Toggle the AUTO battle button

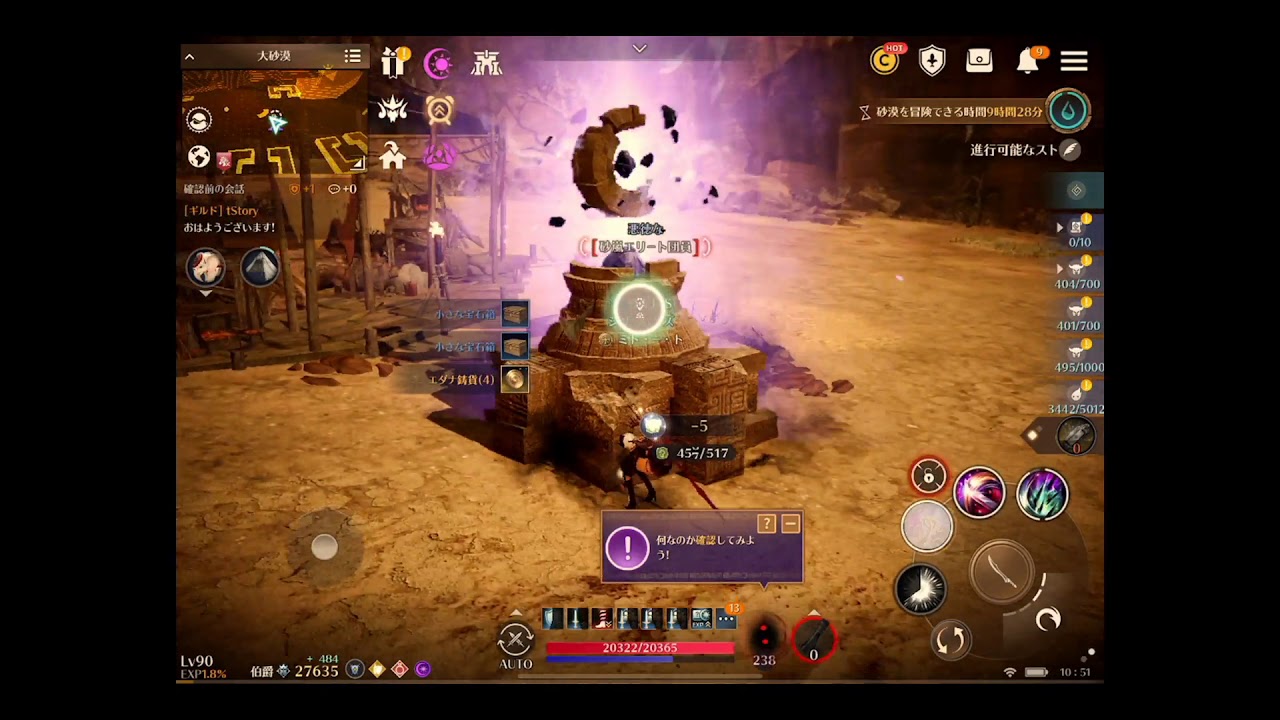[516, 643]
